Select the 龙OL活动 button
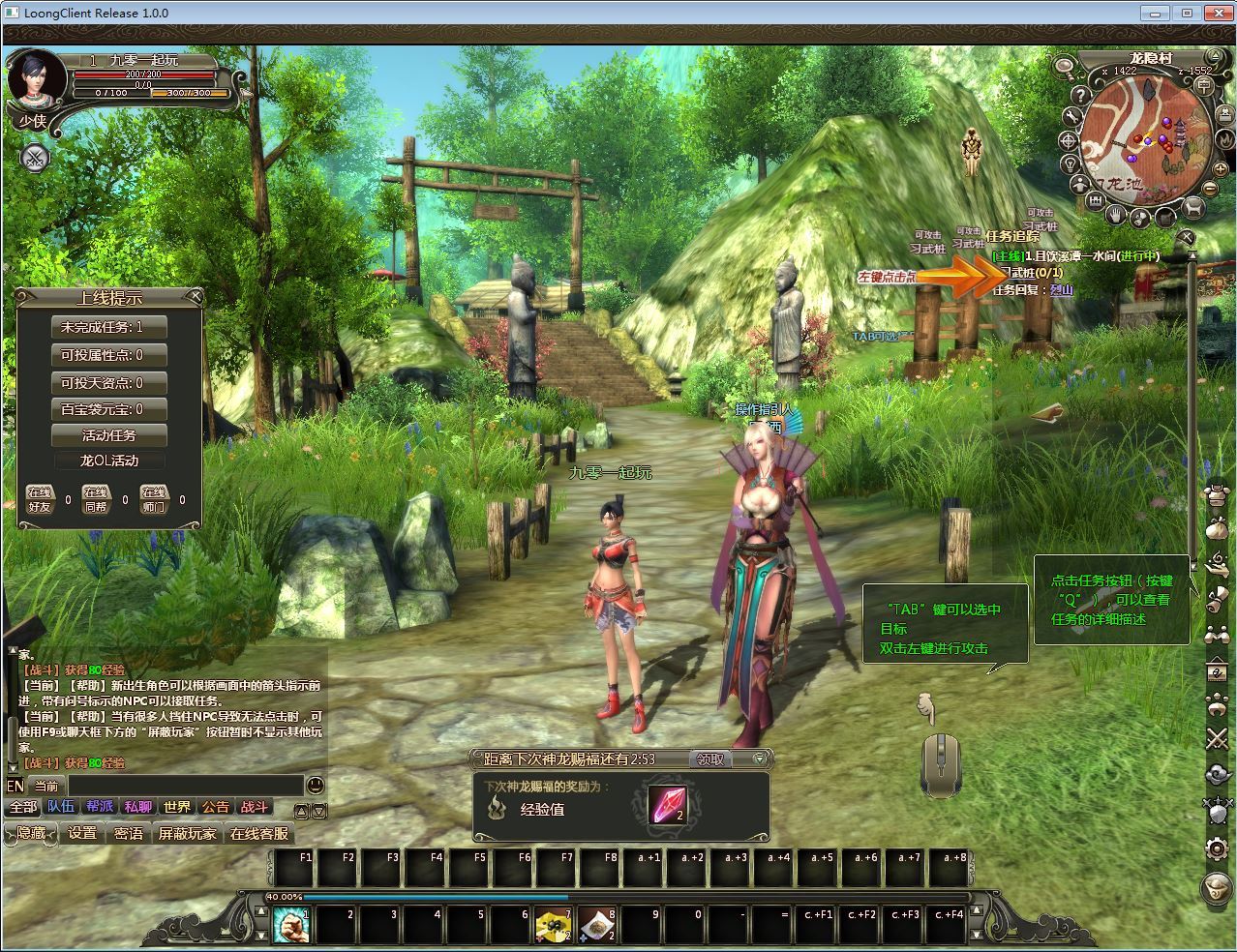Image resolution: width=1237 pixels, height=952 pixels. coord(109,461)
